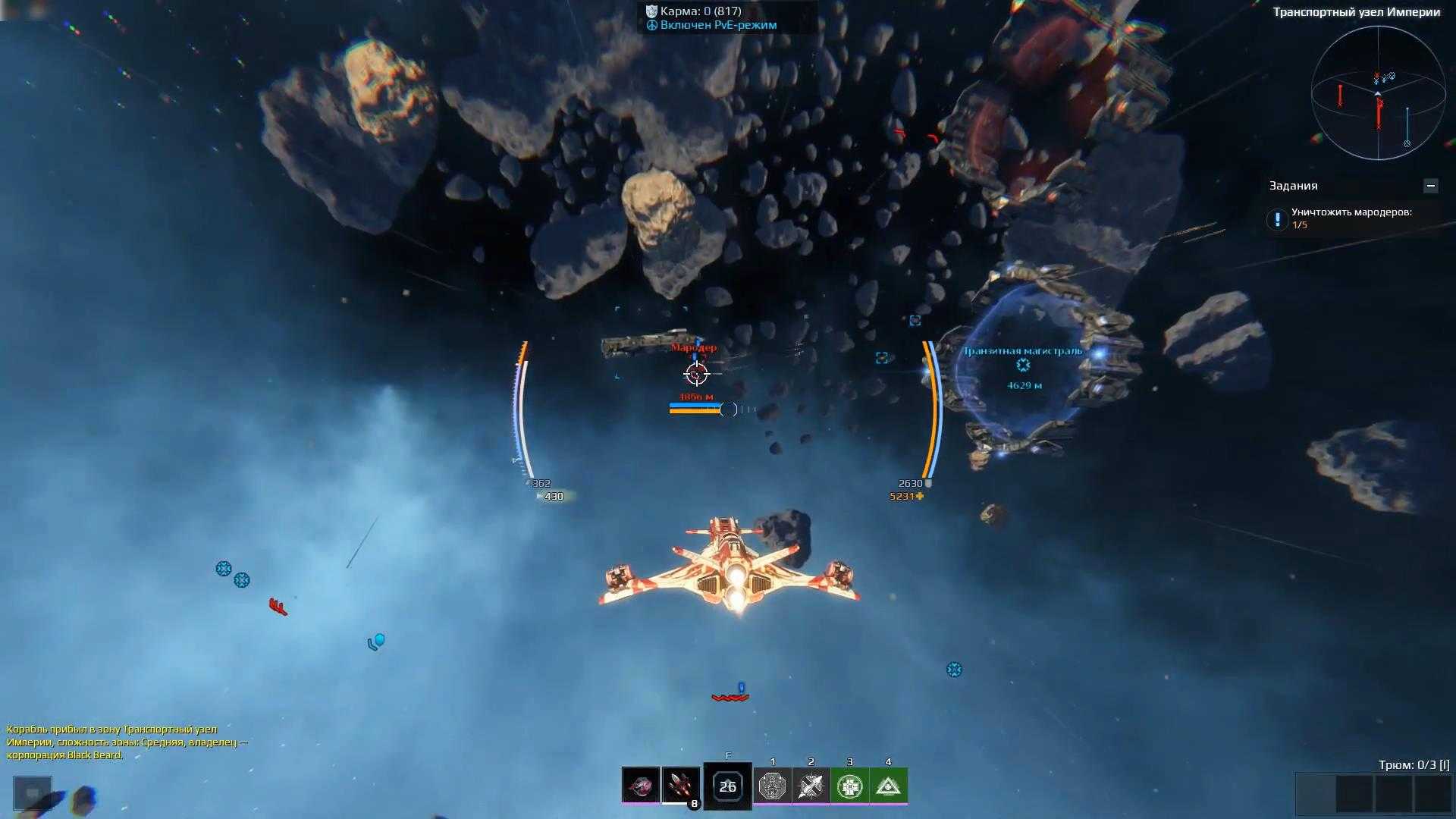Image resolution: width=1456 pixels, height=819 pixels.
Task: Collapse the Задания task panel
Action: [x=1430, y=186]
